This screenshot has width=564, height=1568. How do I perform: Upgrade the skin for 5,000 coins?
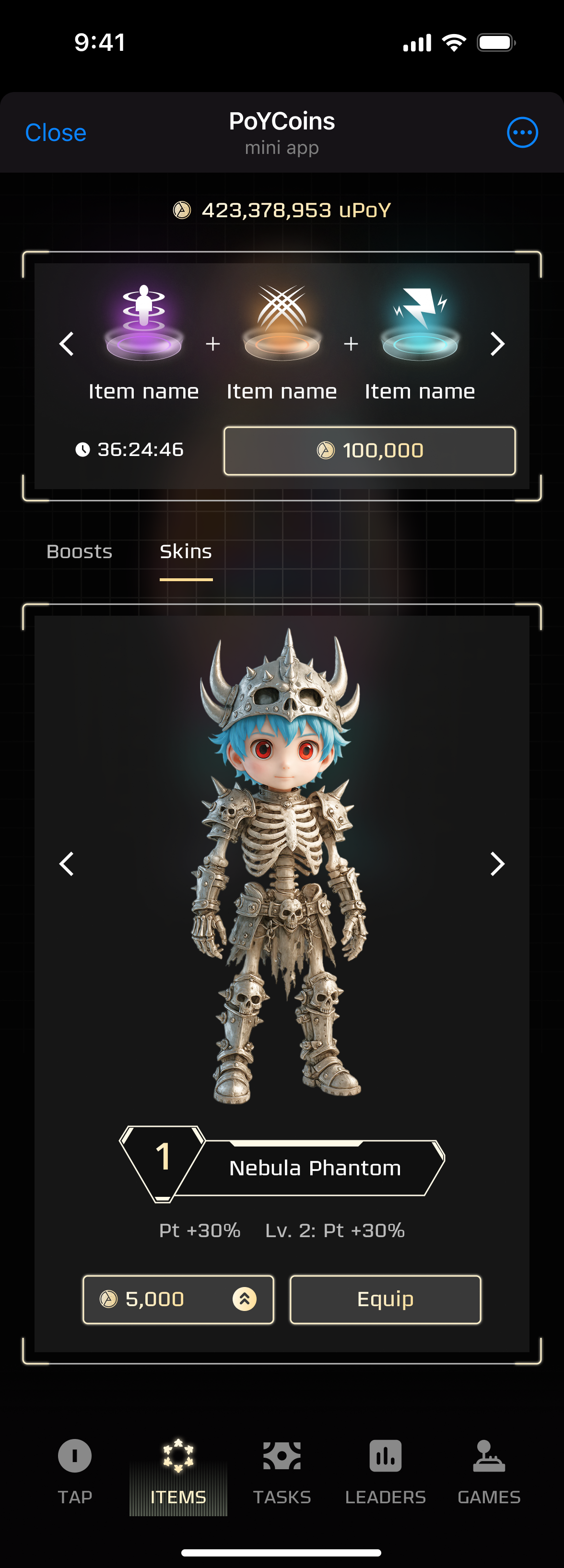[x=178, y=1299]
